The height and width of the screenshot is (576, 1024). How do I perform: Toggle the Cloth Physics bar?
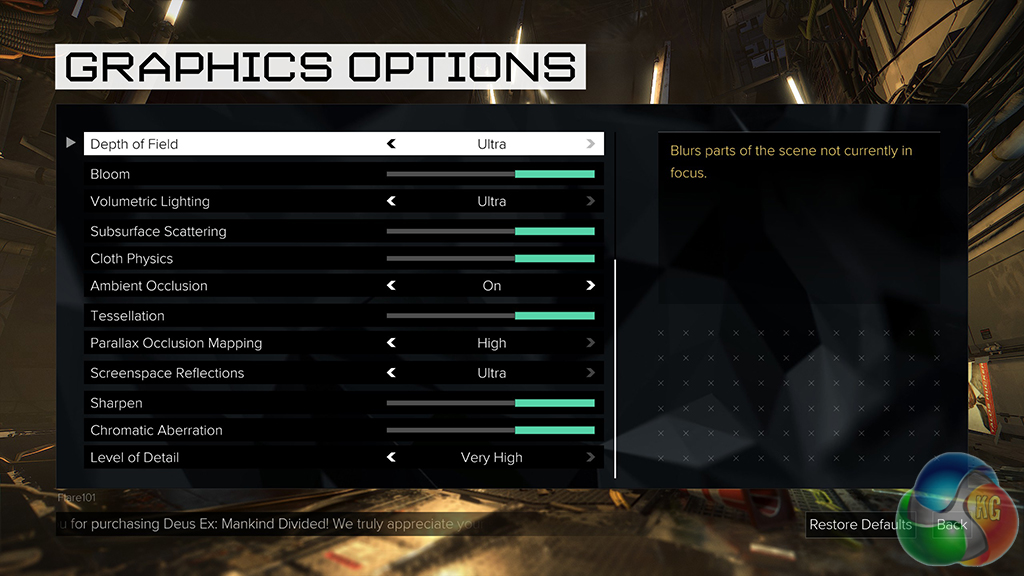(490, 258)
